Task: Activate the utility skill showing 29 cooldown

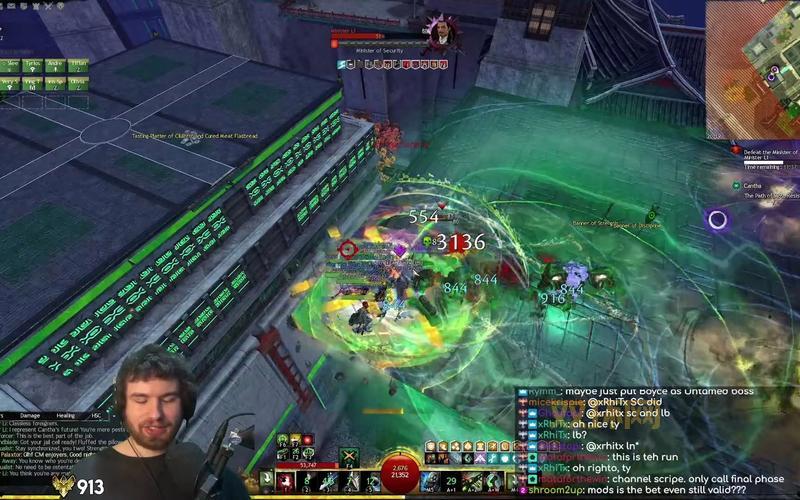Action: coord(451,482)
